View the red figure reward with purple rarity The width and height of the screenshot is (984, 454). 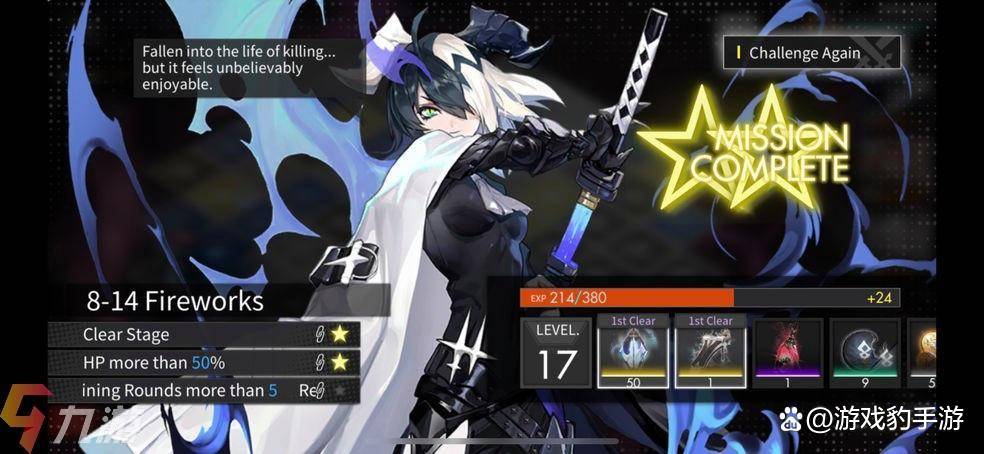(788, 351)
